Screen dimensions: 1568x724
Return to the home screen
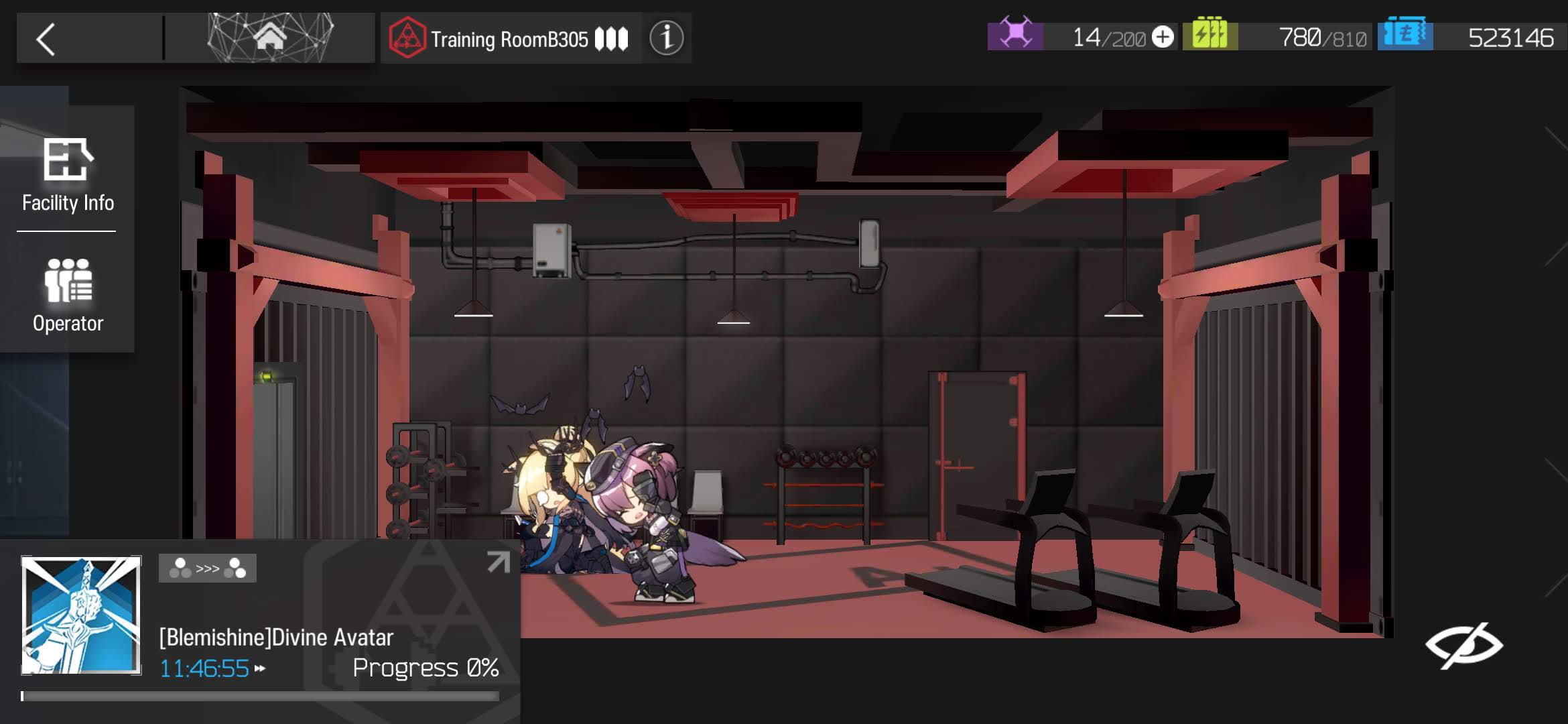click(x=270, y=38)
